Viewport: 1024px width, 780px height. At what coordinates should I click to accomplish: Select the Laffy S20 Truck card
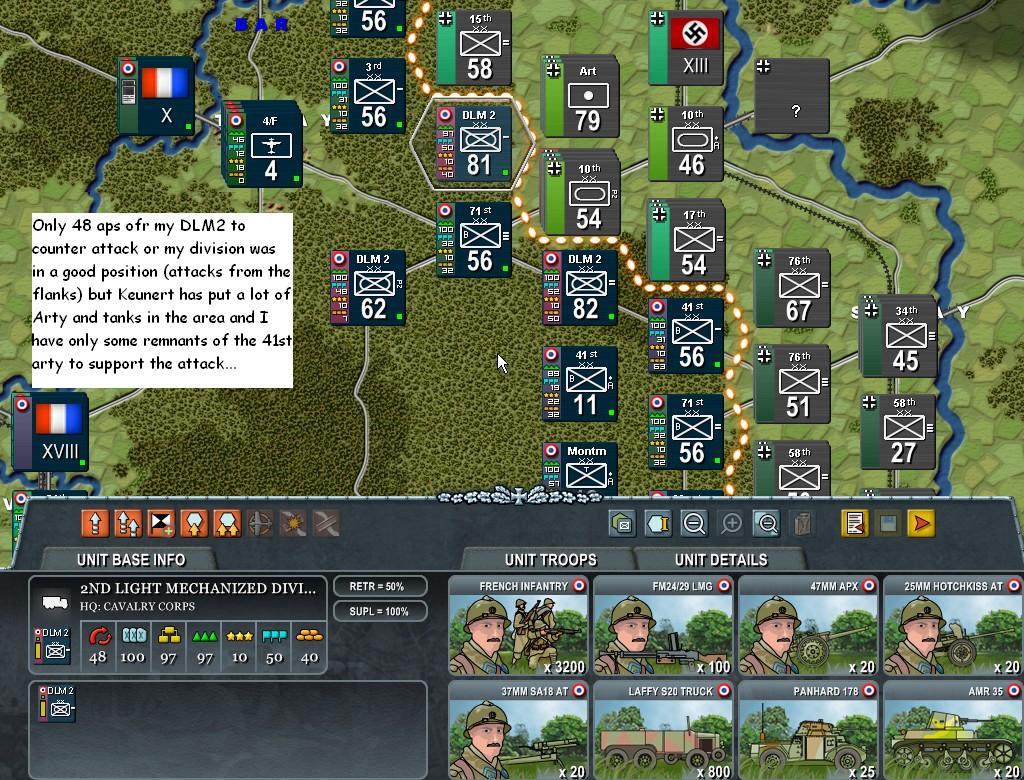click(x=663, y=730)
